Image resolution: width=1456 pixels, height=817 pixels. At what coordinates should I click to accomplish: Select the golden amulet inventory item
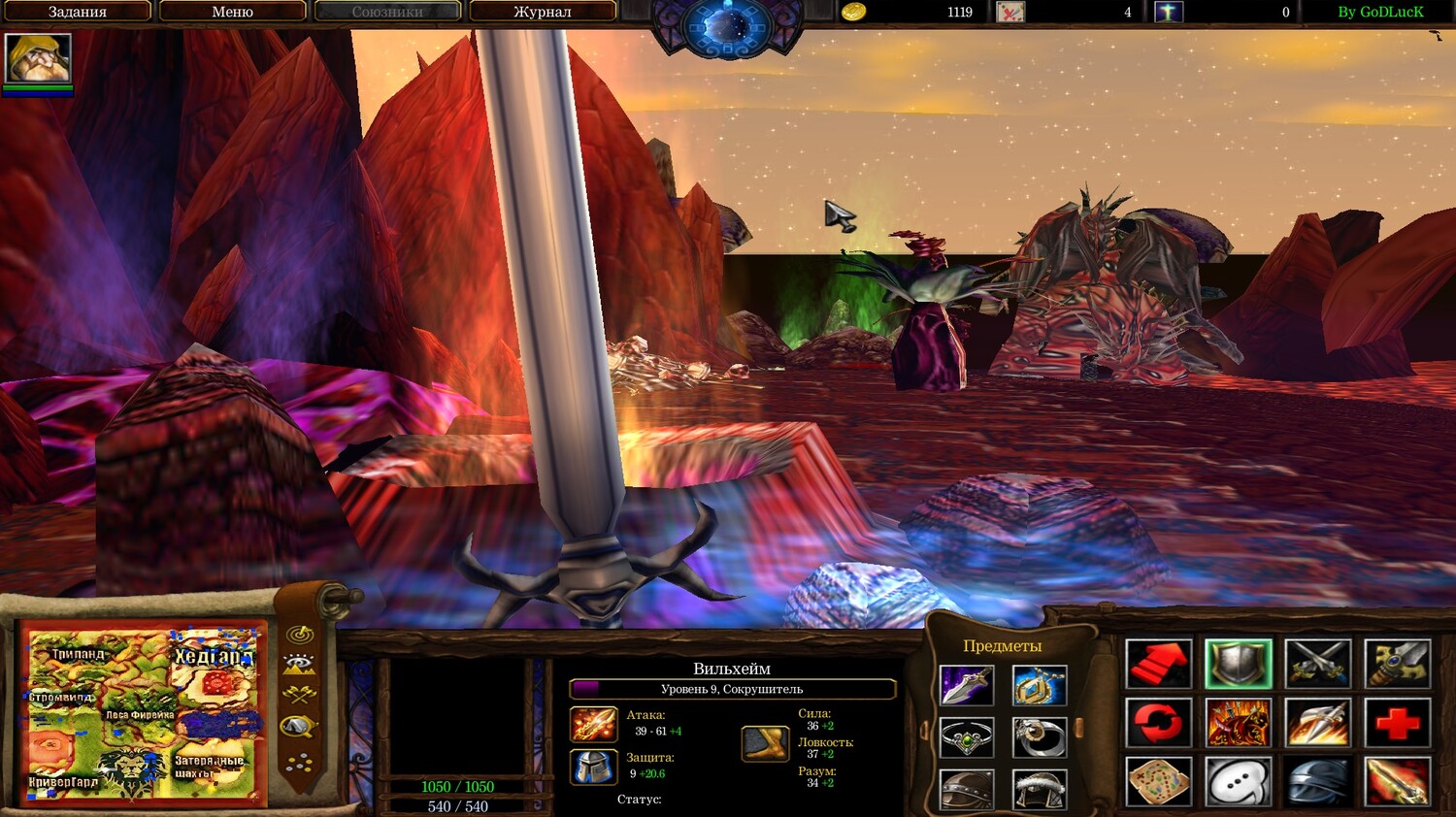point(1039,685)
